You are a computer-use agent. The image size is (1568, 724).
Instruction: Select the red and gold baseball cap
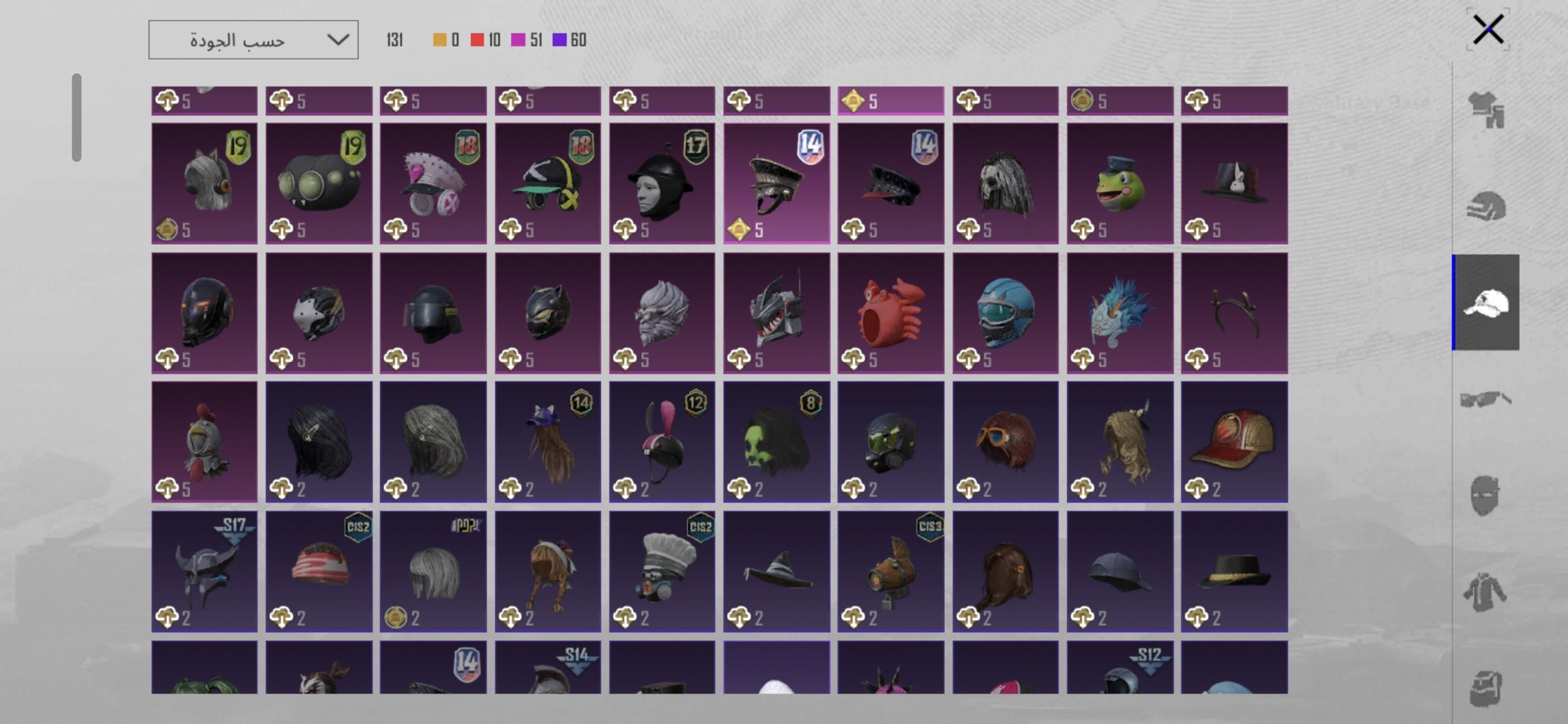click(x=1234, y=442)
